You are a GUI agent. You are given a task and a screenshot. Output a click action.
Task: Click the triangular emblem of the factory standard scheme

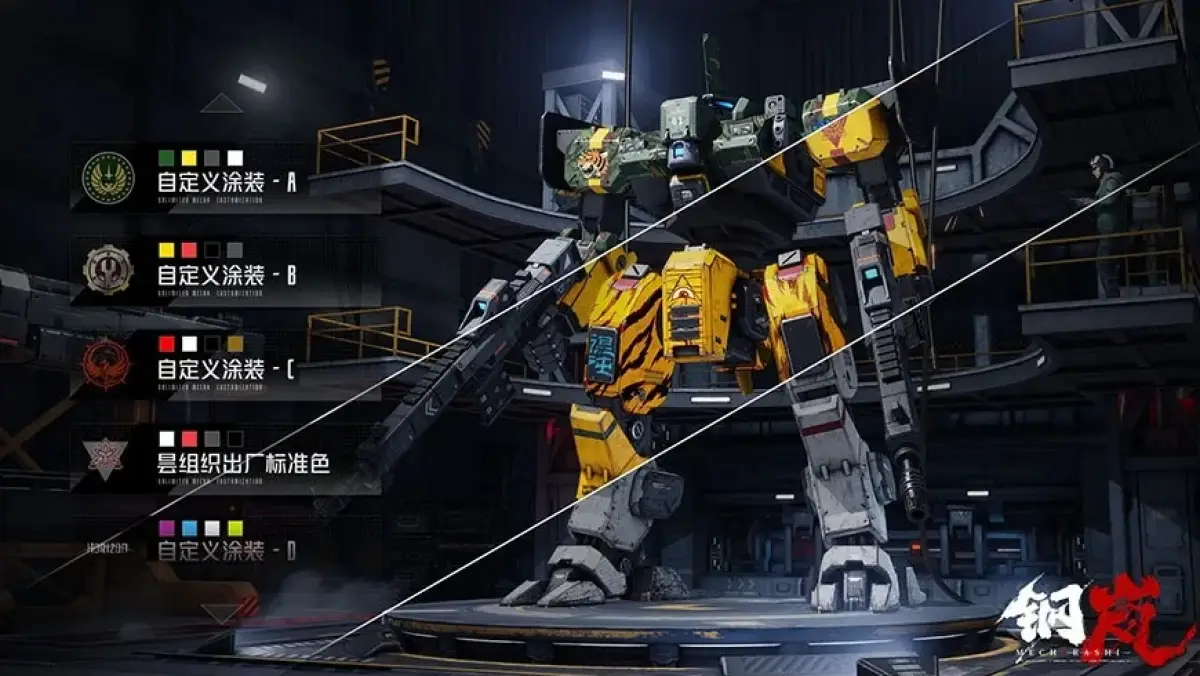[108, 456]
